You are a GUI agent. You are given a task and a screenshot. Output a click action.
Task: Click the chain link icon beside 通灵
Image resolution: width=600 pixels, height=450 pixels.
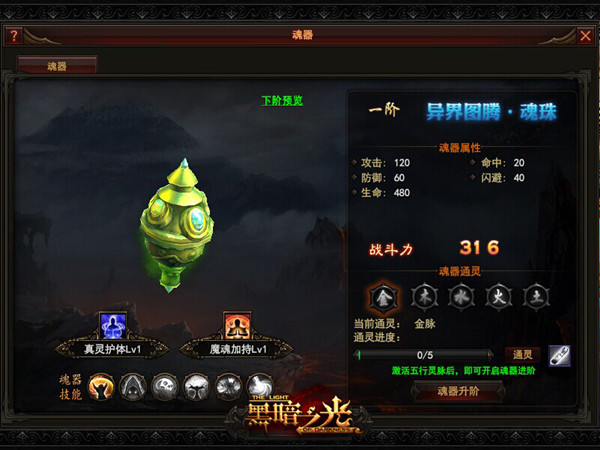point(559,354)
